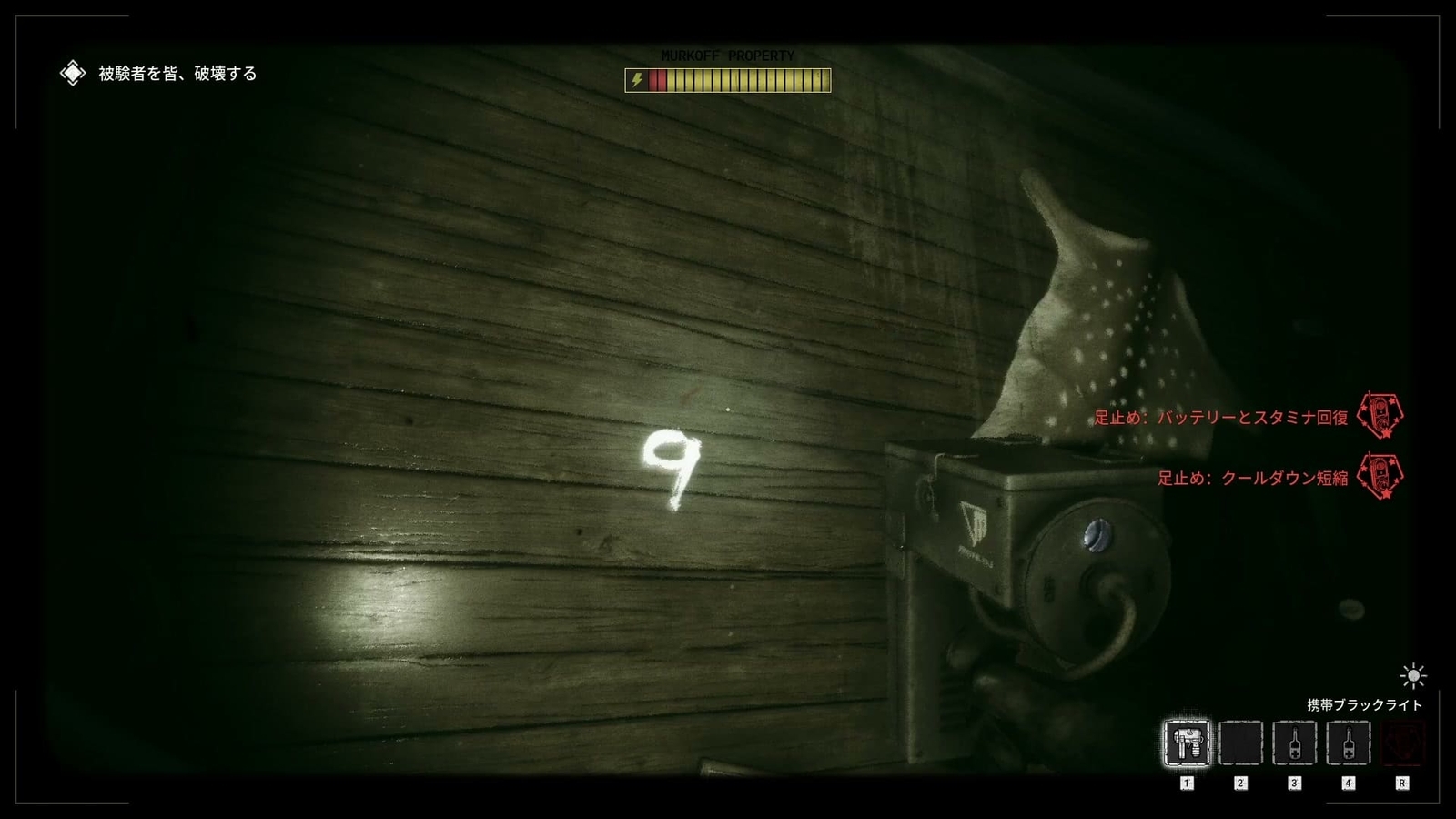The image size is (1456, 819).
Task: Select the bottle item in slot 3
Action: (1296, 743)
